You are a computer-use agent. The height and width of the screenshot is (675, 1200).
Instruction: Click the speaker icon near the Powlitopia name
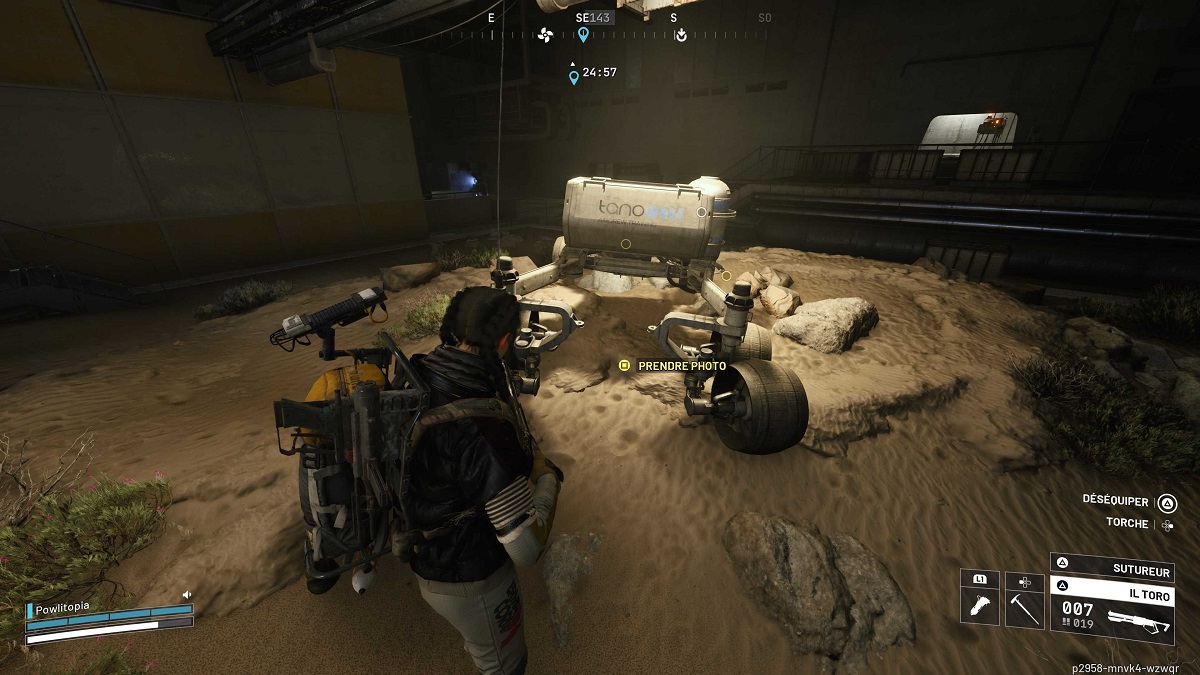pos(186,595)
